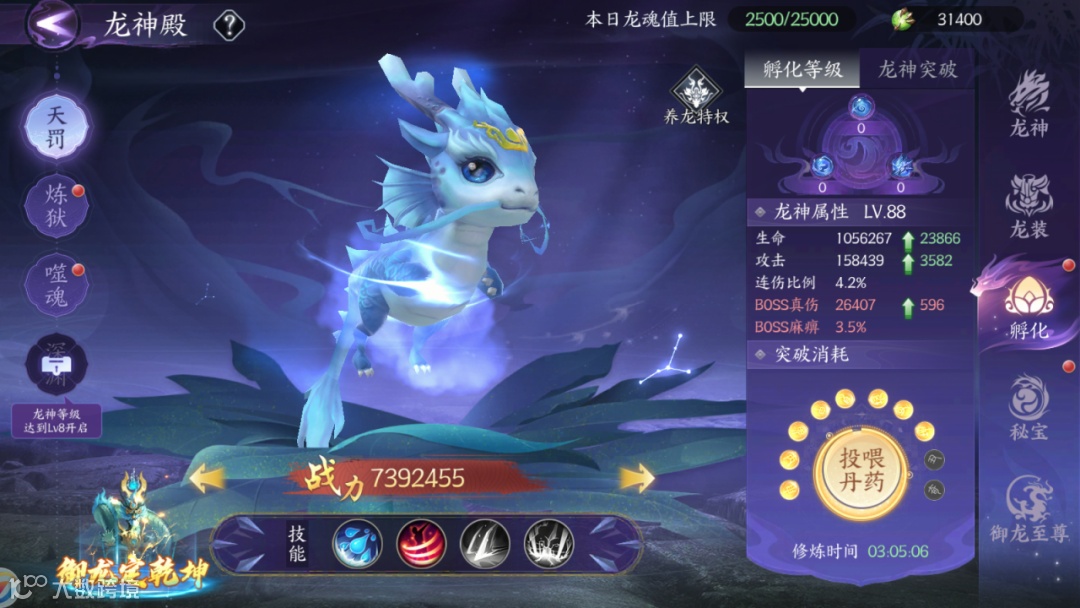The width and height of the screenshot is (1080, 608).
Task: Open the question mark help button
Action: coord(229,25)
